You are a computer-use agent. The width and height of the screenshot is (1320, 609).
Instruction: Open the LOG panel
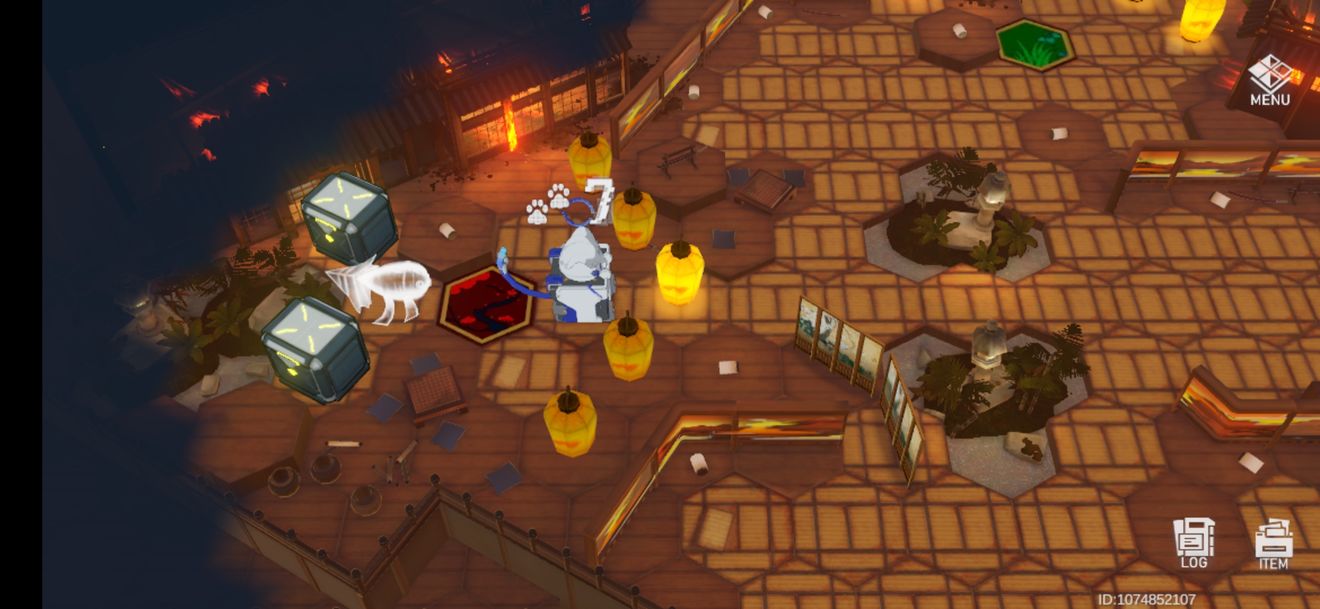[x=1194, y=543]
